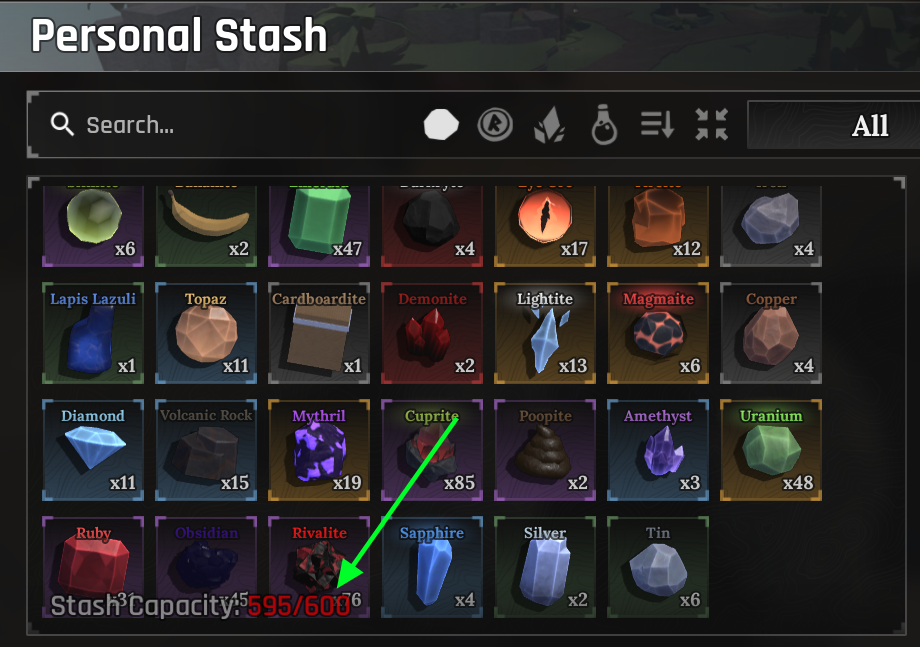Select the Lapis Lazuli slot
This screenshot has width=920, height=647.
coord(93,333)
